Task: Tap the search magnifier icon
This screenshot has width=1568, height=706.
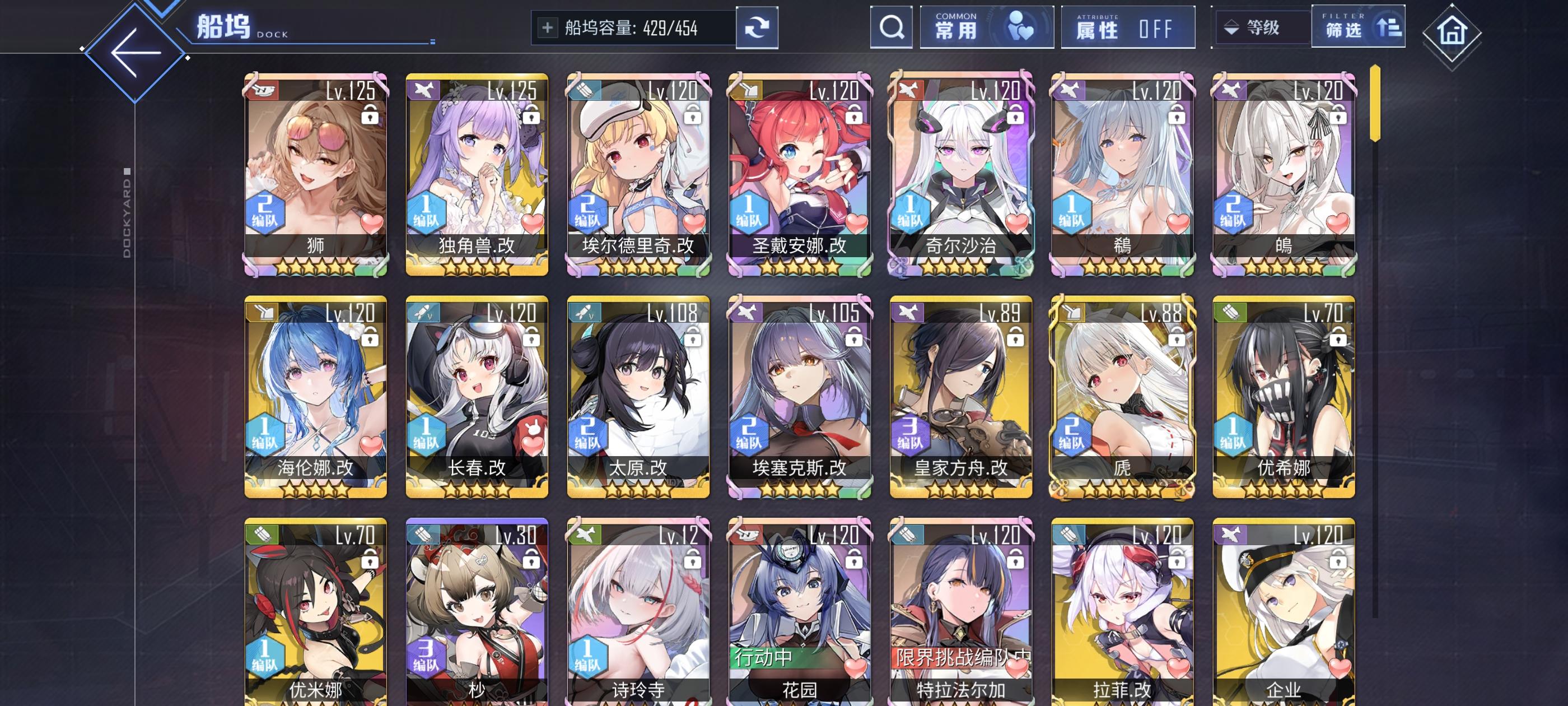Action: click(891, 27)
